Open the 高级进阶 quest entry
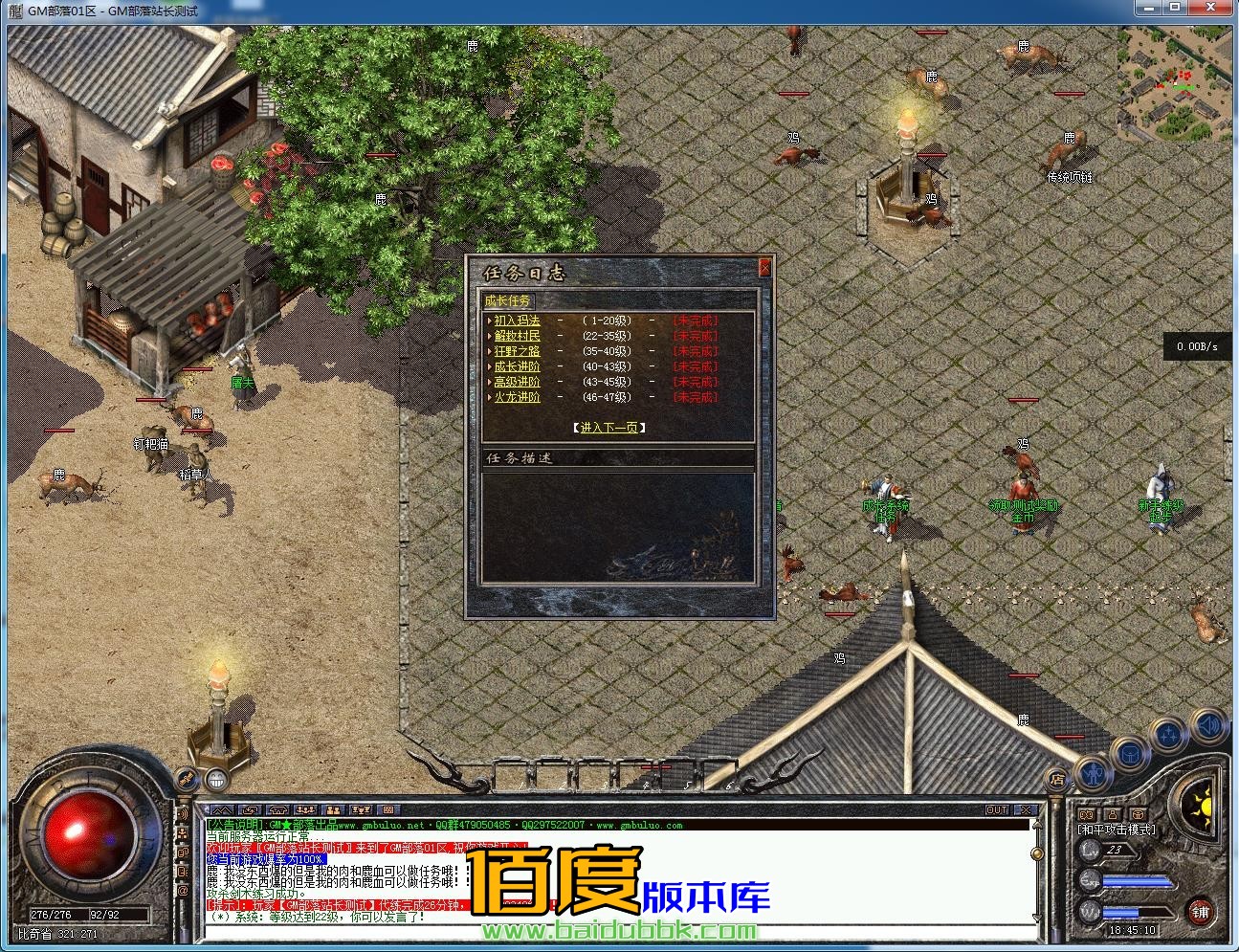 (517, 382)
